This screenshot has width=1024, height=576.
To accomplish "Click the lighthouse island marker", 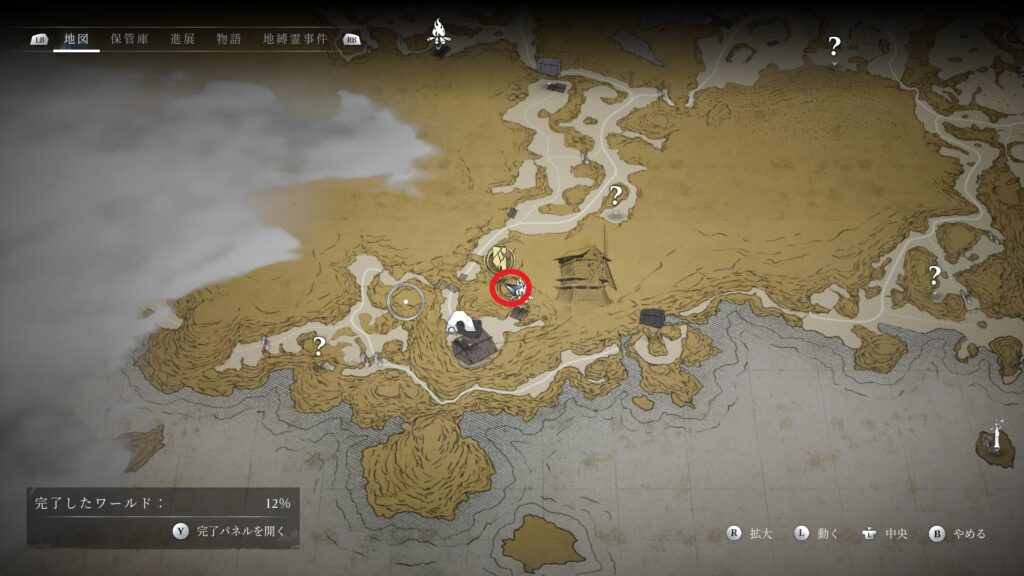I will click(x=997, y=440).
